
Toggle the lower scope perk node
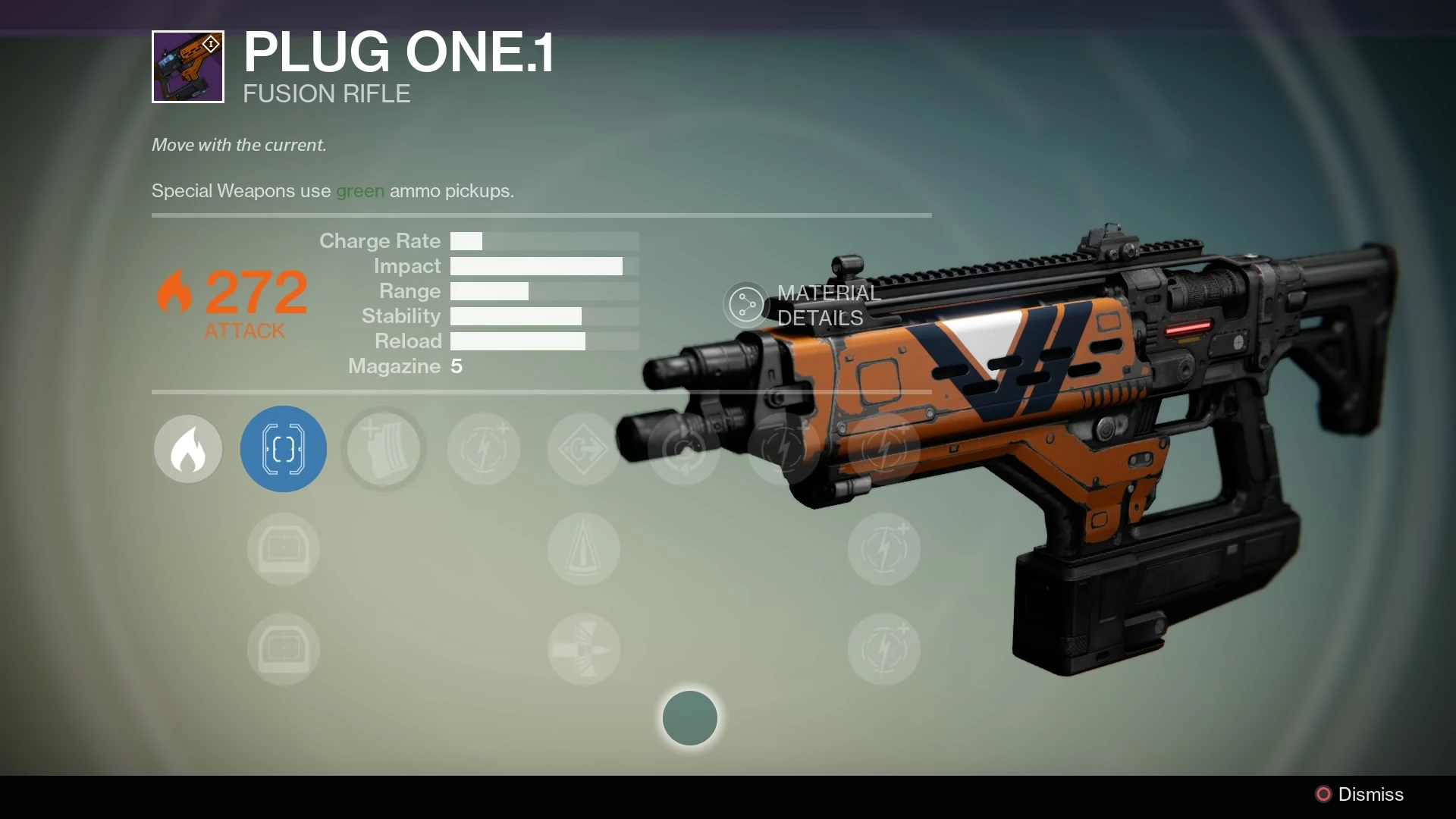283,650
